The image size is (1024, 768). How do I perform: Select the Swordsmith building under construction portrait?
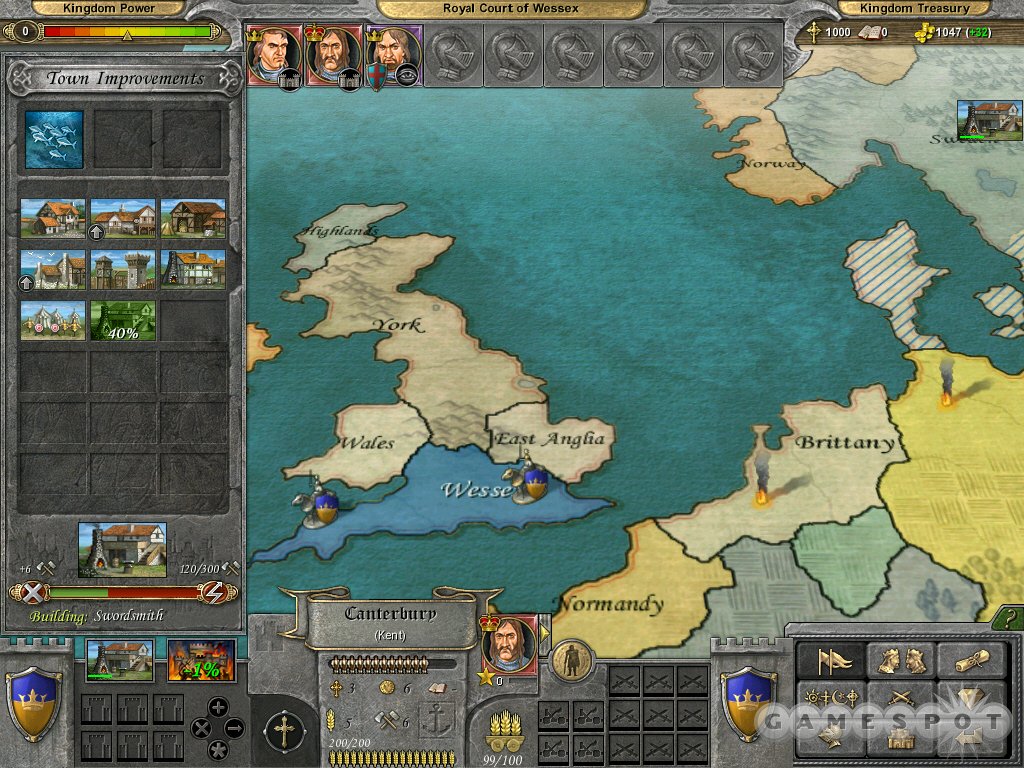[122, 549]
